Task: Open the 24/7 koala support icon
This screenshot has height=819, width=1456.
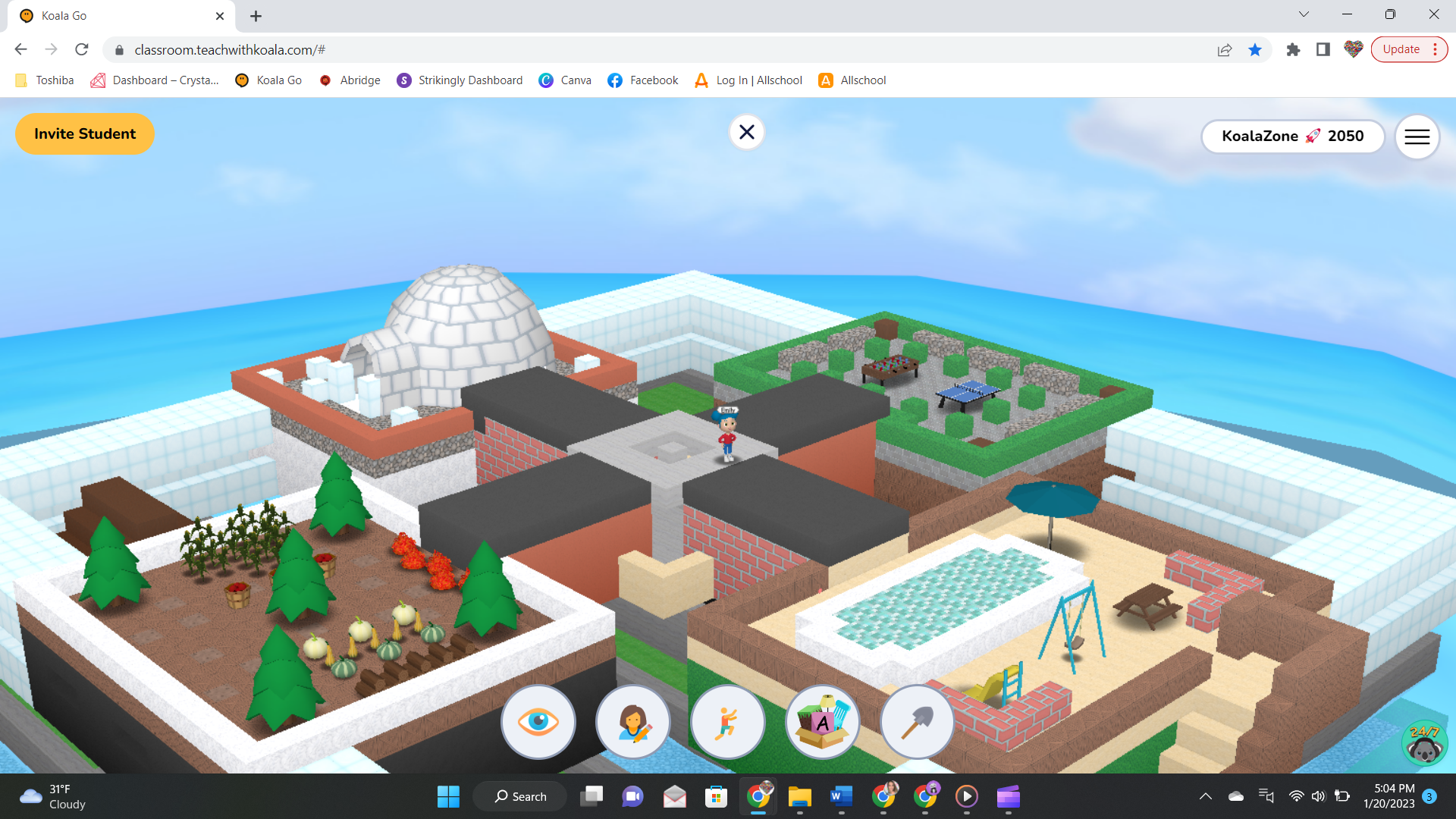Action: tap(1424, 742)
